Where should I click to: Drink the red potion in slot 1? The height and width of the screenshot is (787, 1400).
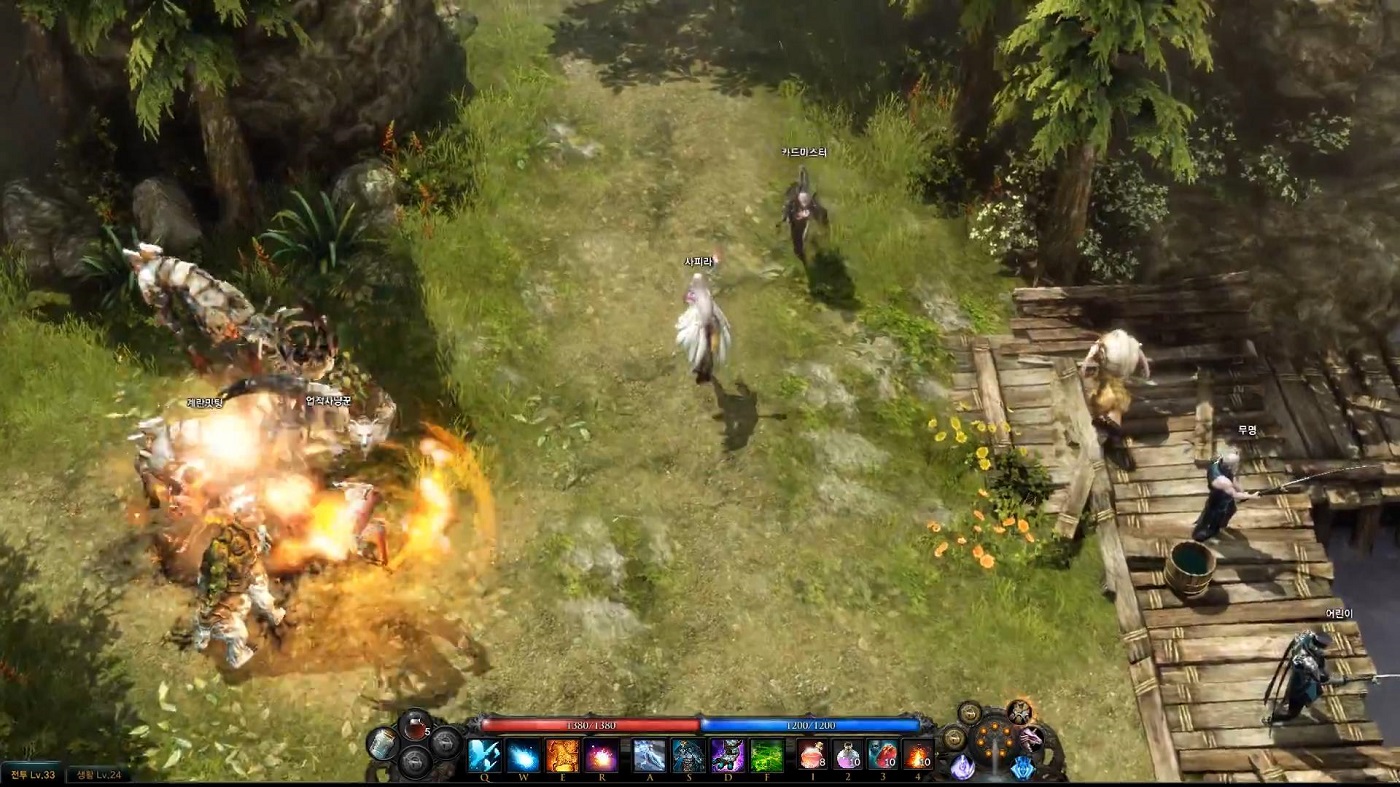point(812,755)
